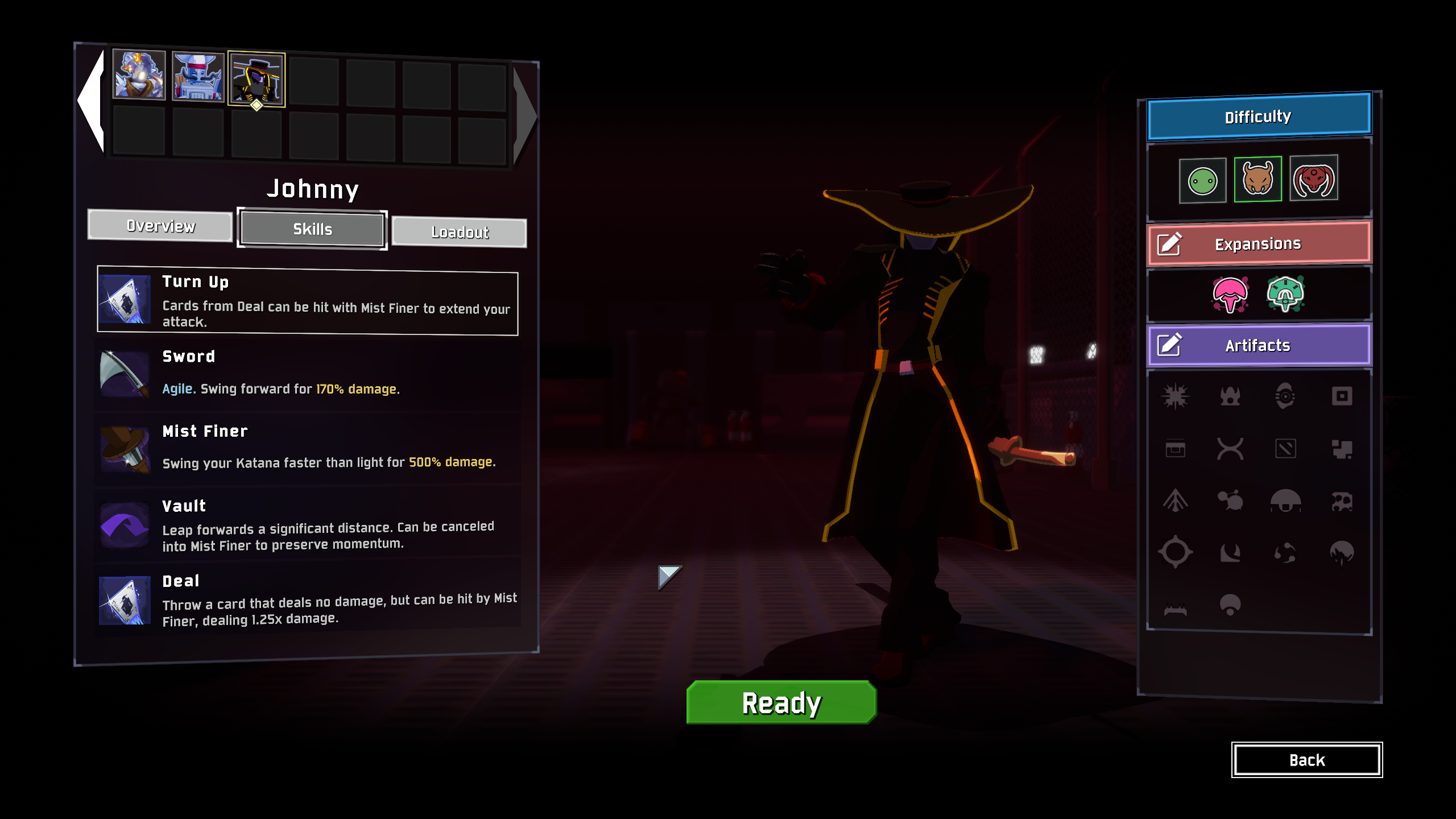1456x819 pixels.
Task: Choose the first survivor portrait
Action: pos(139,75)
